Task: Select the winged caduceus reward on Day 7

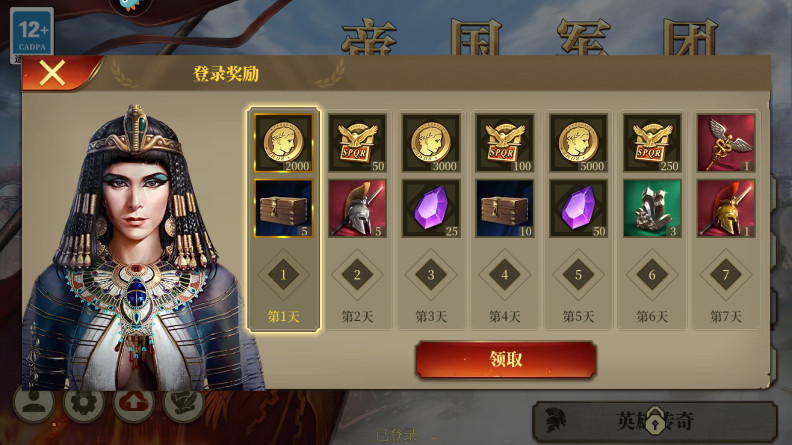Action: pos(726,143)
